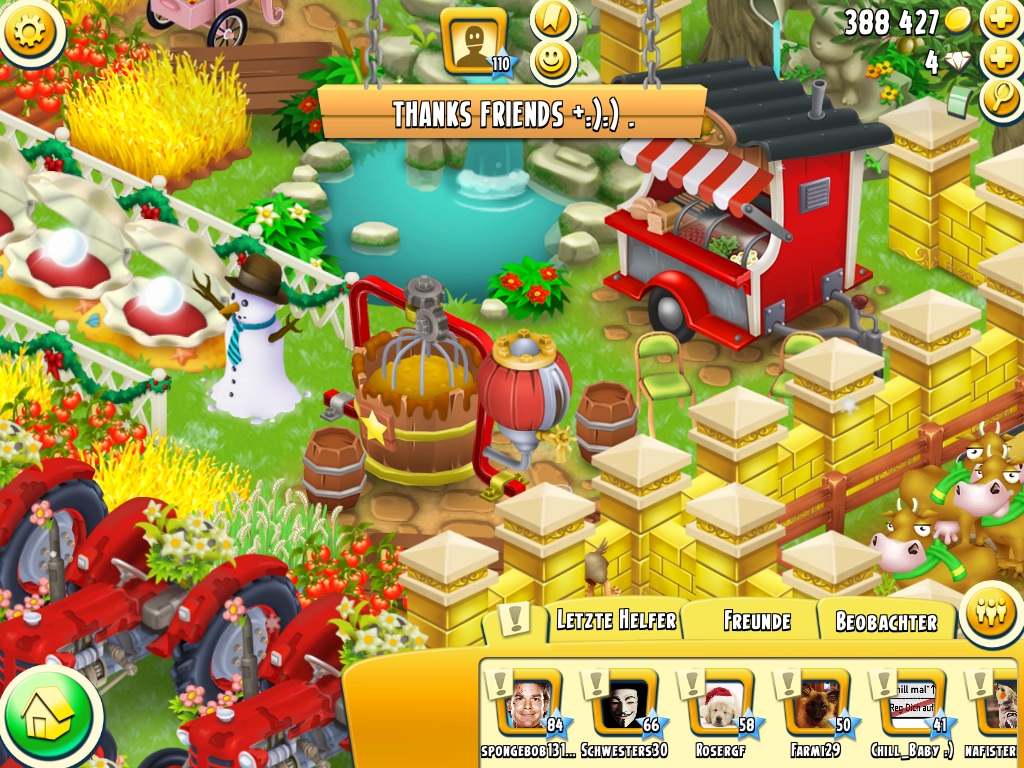Open the magnifying glass search button
Viewport: 1024px width, 768px height.
[1000, 100]
